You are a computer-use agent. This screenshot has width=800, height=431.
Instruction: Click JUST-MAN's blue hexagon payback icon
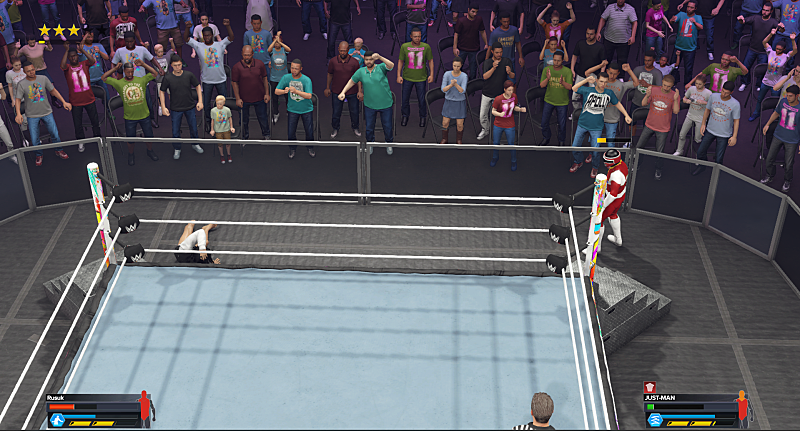[653, 420]
